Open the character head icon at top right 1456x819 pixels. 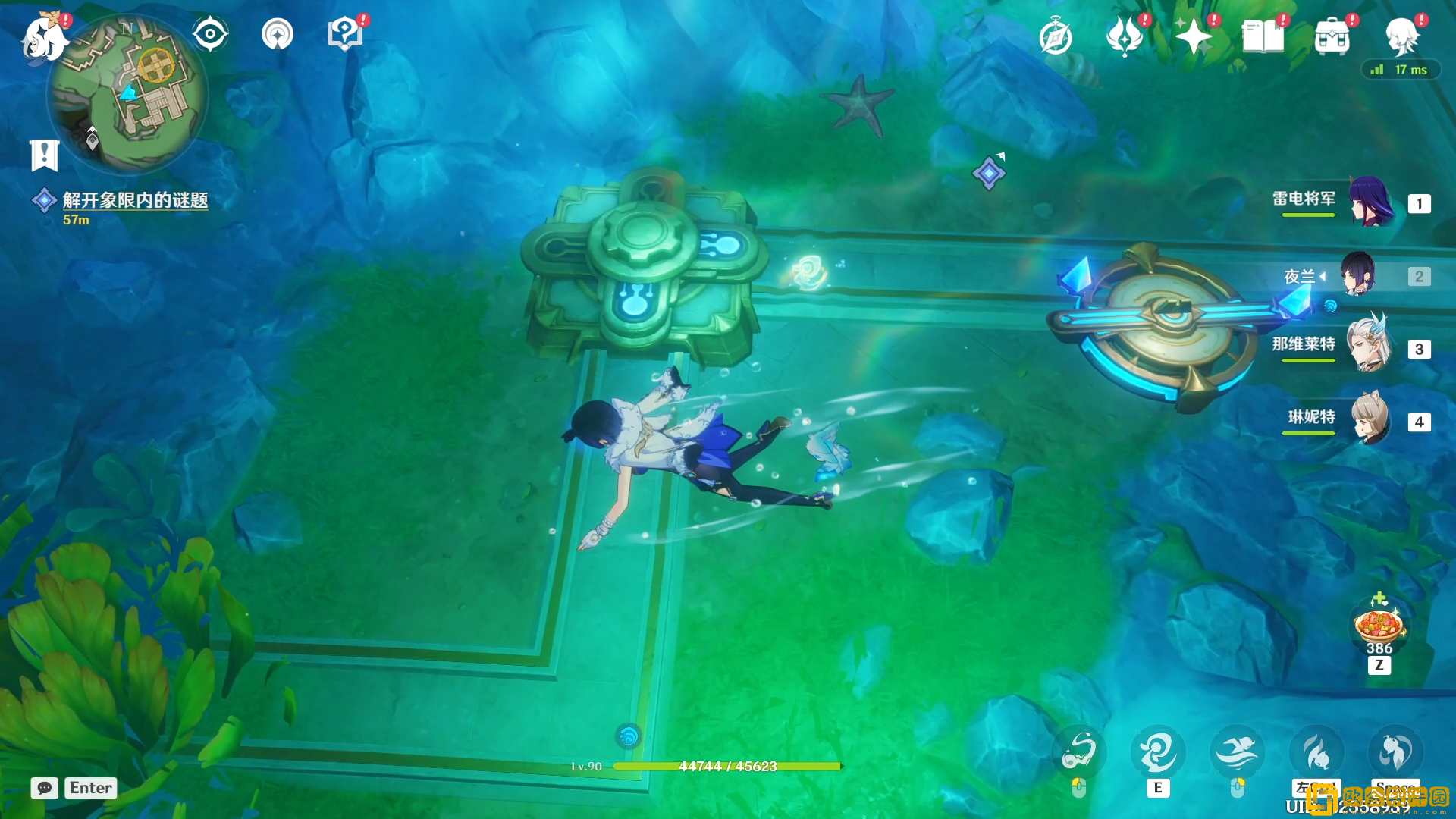click(x=1401, y=36)
